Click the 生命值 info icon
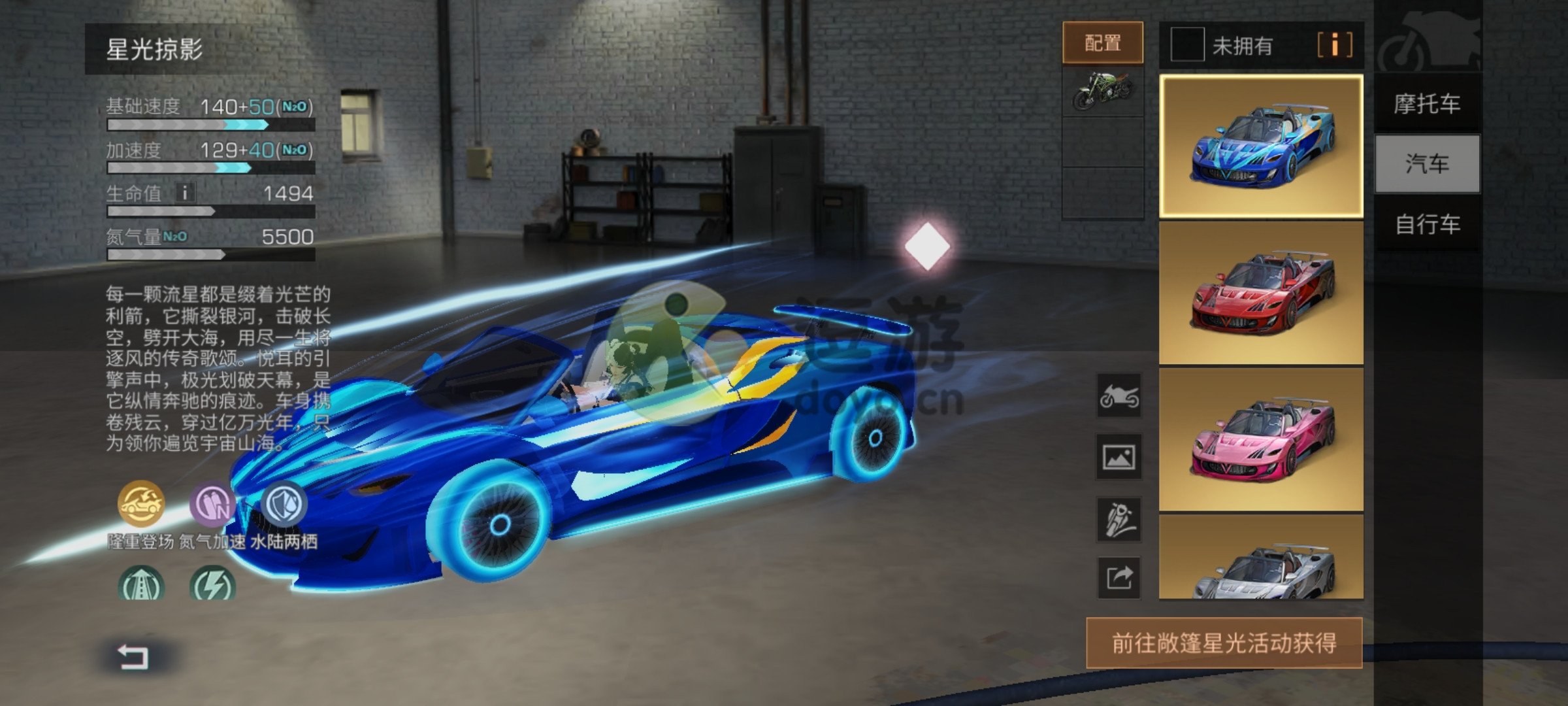 (x=185, y=193)
